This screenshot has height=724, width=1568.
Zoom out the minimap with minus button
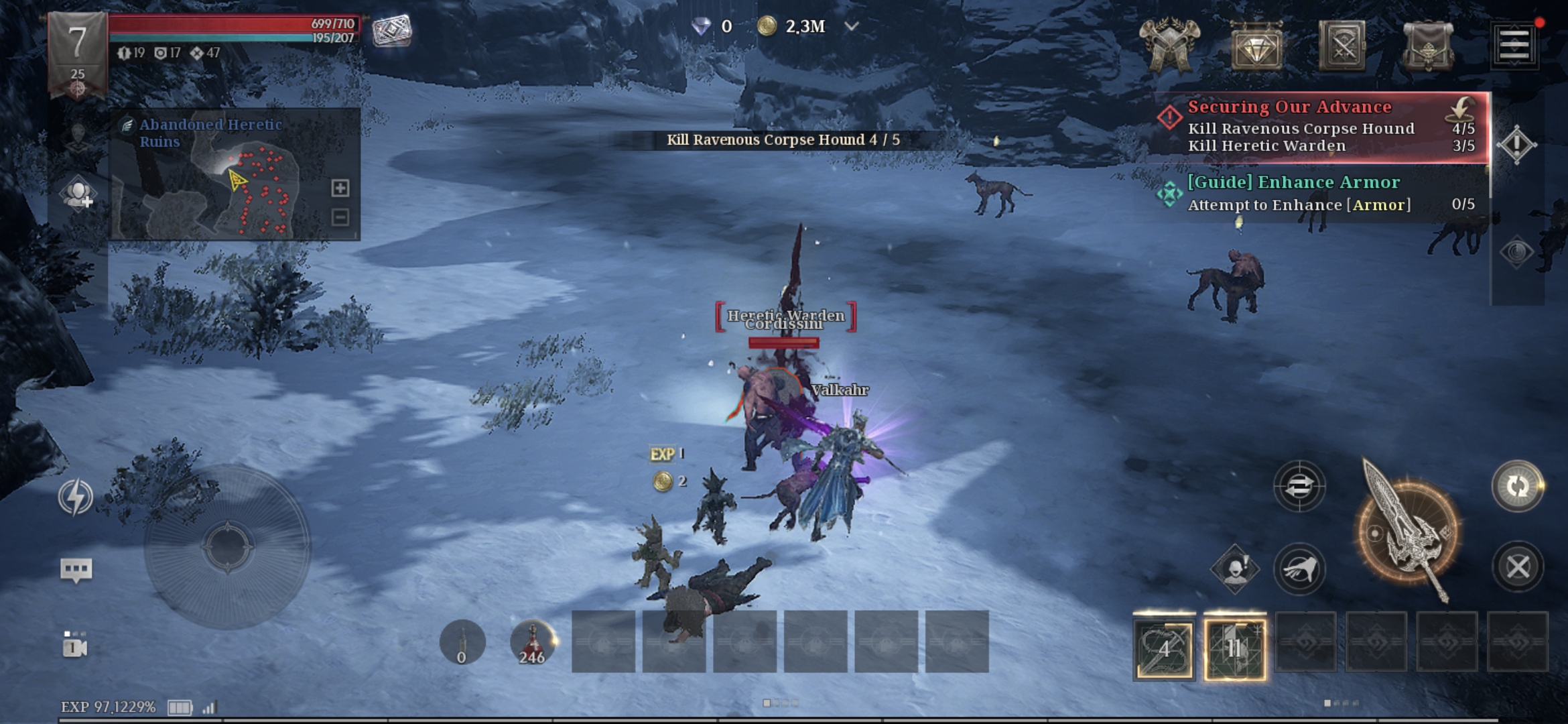pos(340,217)
